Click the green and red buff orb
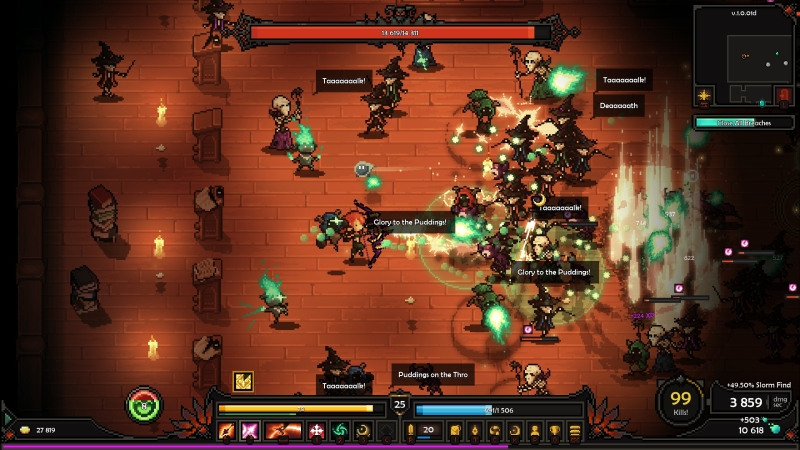This screenshot has width=800, height=450. point(143,406)
